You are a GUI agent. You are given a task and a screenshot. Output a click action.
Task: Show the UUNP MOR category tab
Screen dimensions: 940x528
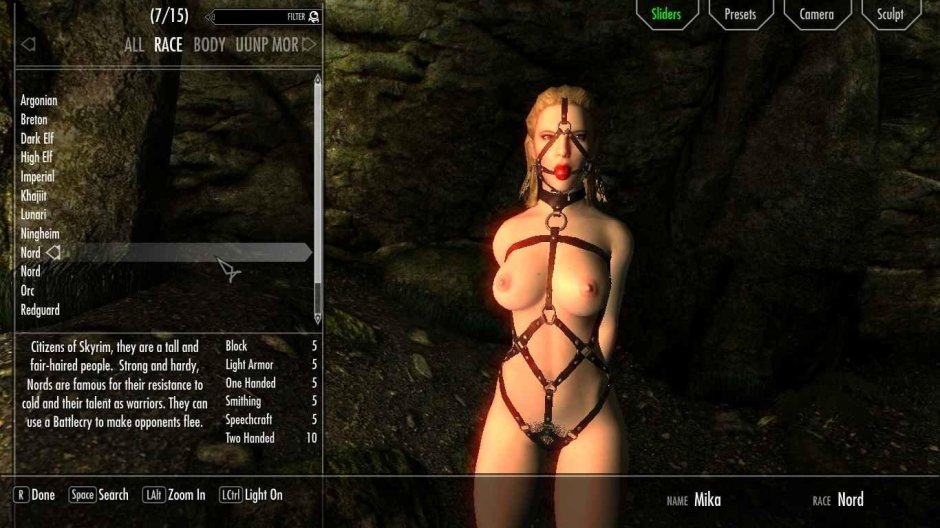point(266,45)
